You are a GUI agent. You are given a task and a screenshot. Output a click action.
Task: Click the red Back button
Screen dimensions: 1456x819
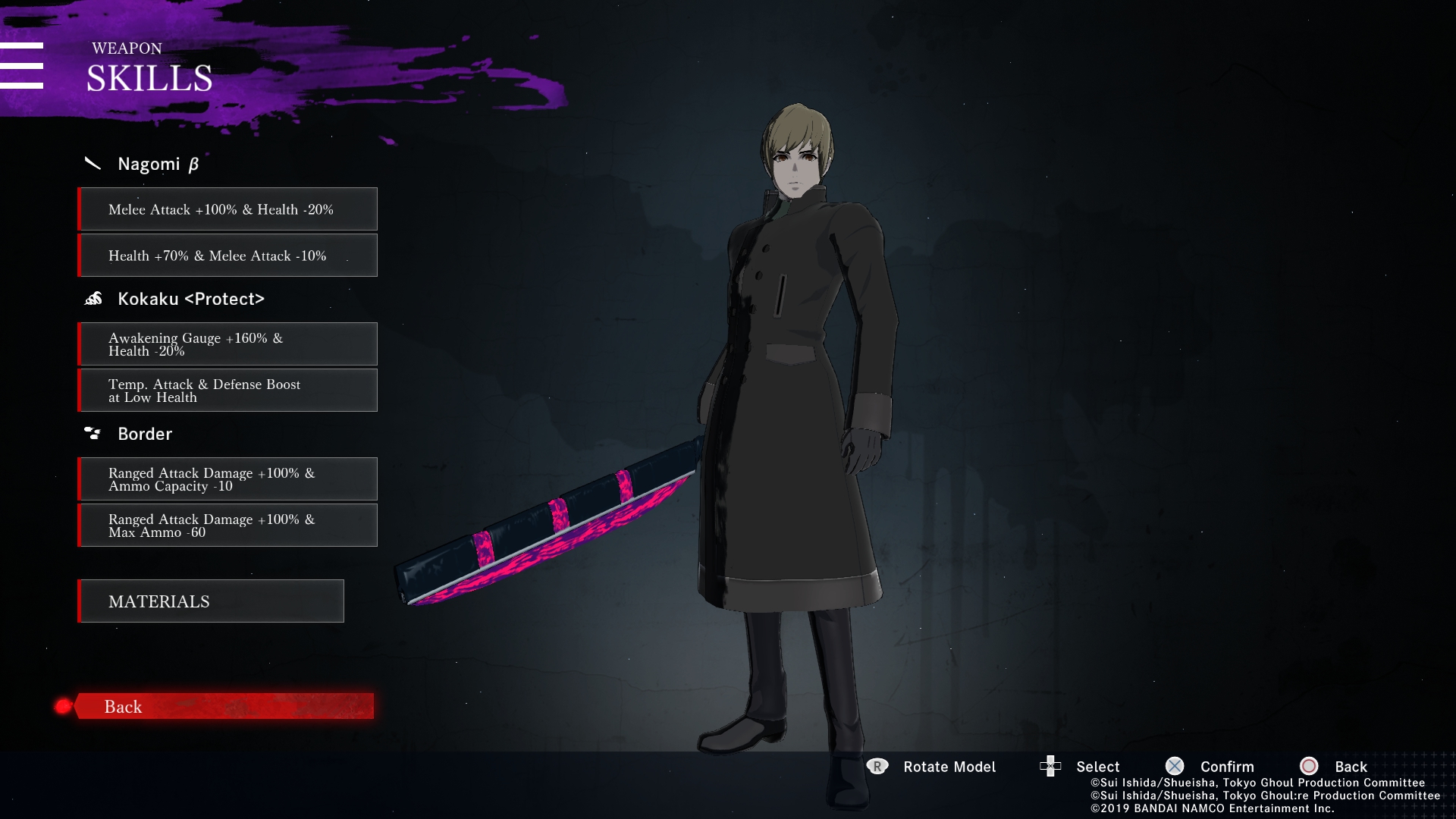coord(224,706)
